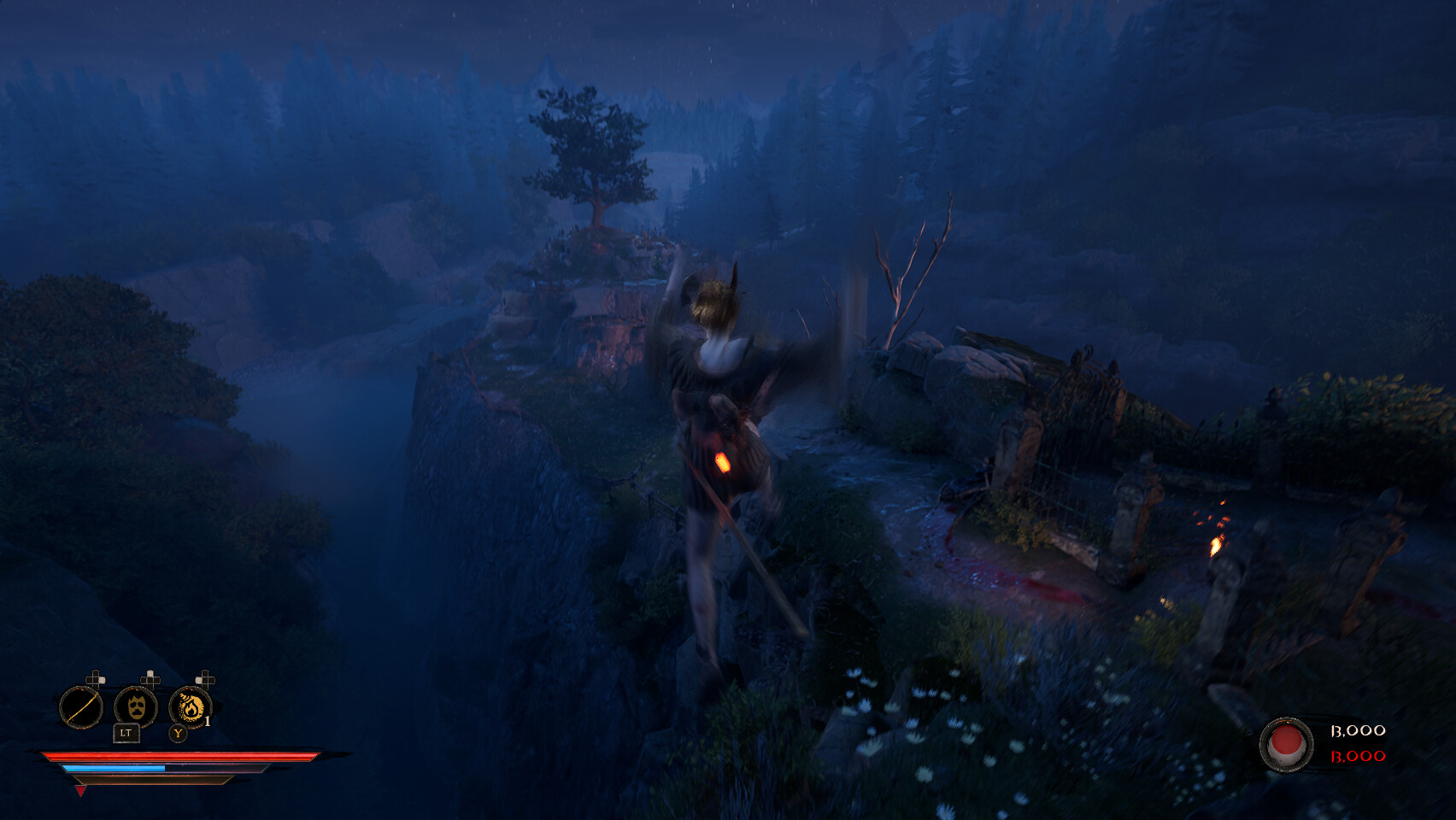Image resolution: width=1456 pixels, height=820 pixels.
Task: Click the red memory shards orb icon
Action: point(1288,742)
